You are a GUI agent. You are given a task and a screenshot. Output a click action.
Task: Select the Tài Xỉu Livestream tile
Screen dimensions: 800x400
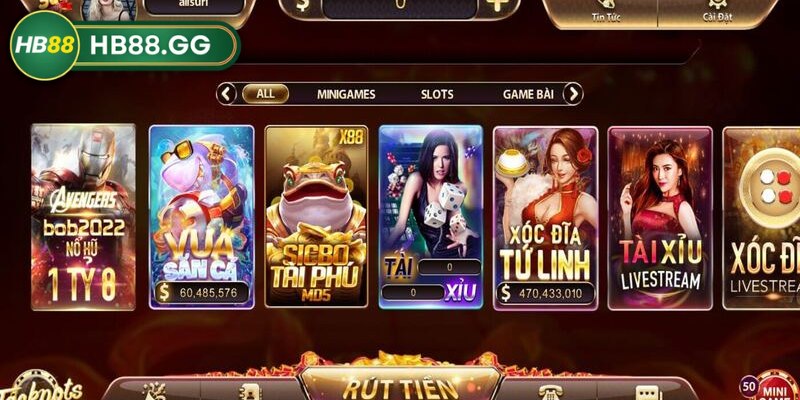[x=660, y=215]
